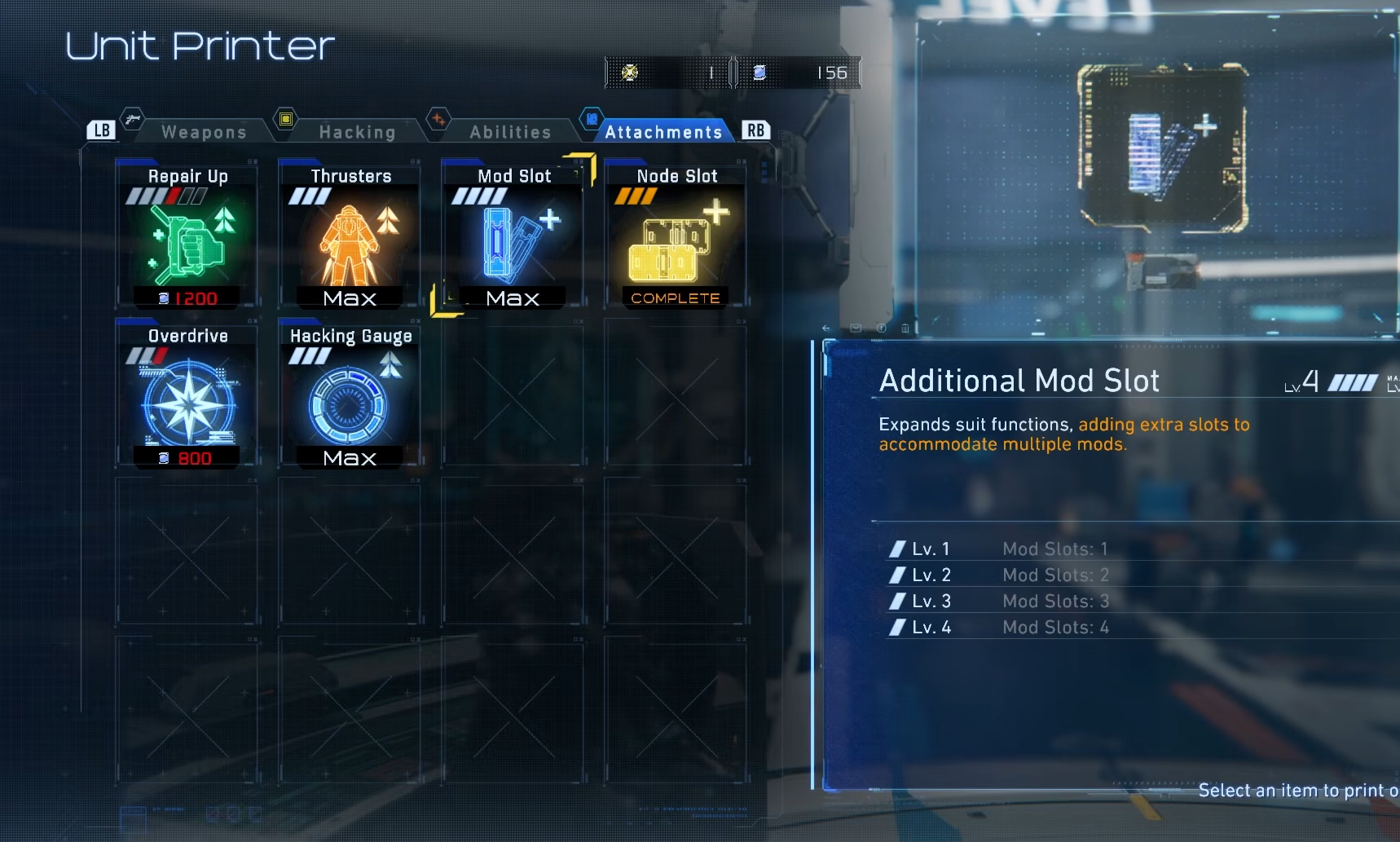Open the Hacking tab
Screen dimensions: 1400x842
pos(357,132)
